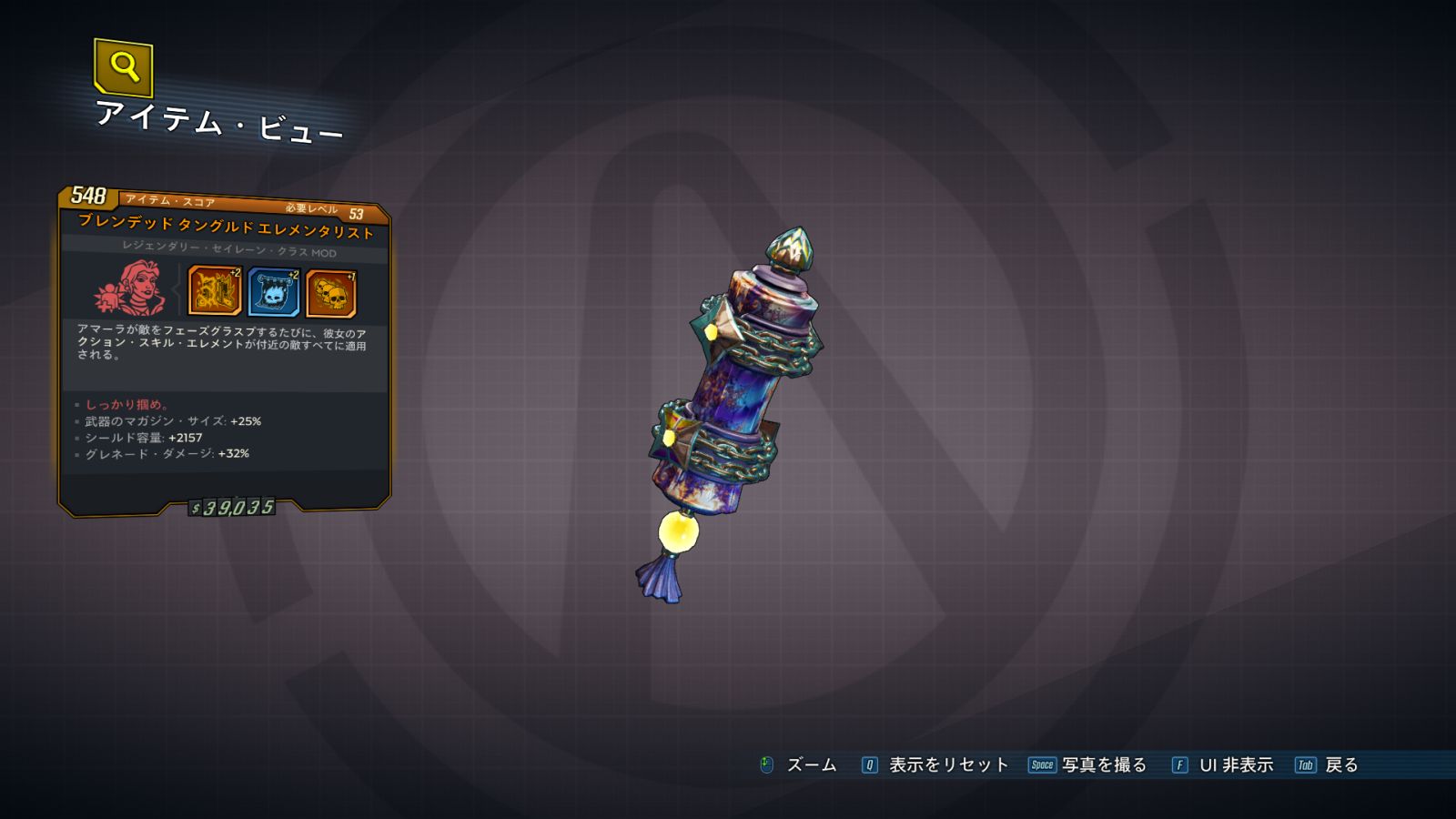The image size is (1456, 819).
Task: Select the blue skull skill icon
Action: [x=273, y=292]
